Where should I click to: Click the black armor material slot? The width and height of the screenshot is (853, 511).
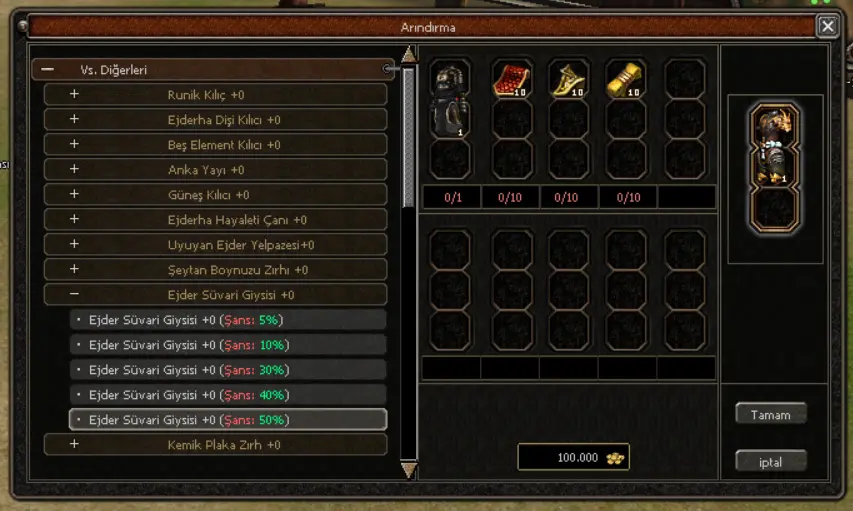450,98
